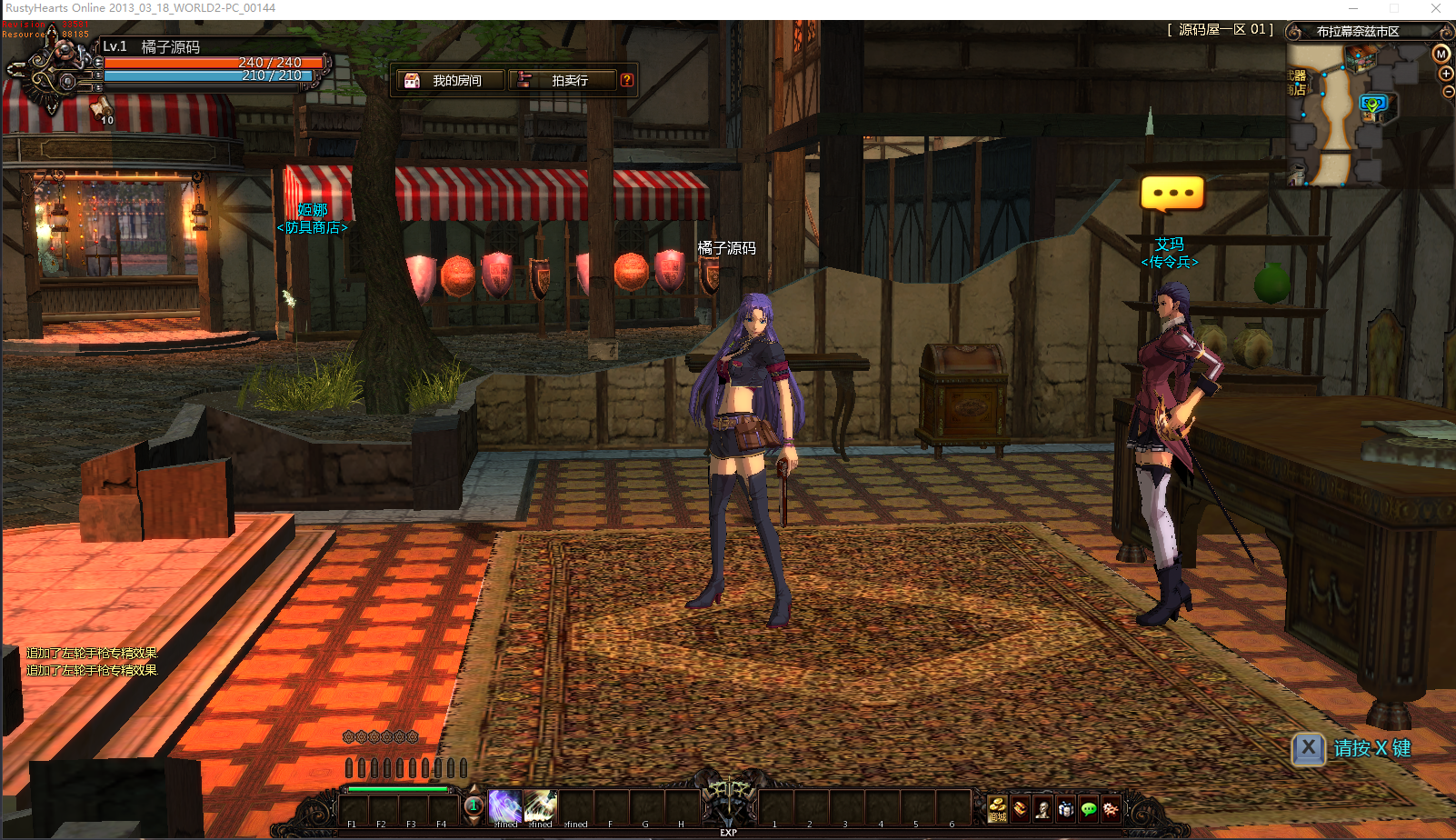This screenshot has width=1456, height=840.
Task: Expand the character info arrow near HP bars
Action: click(96, 64)
